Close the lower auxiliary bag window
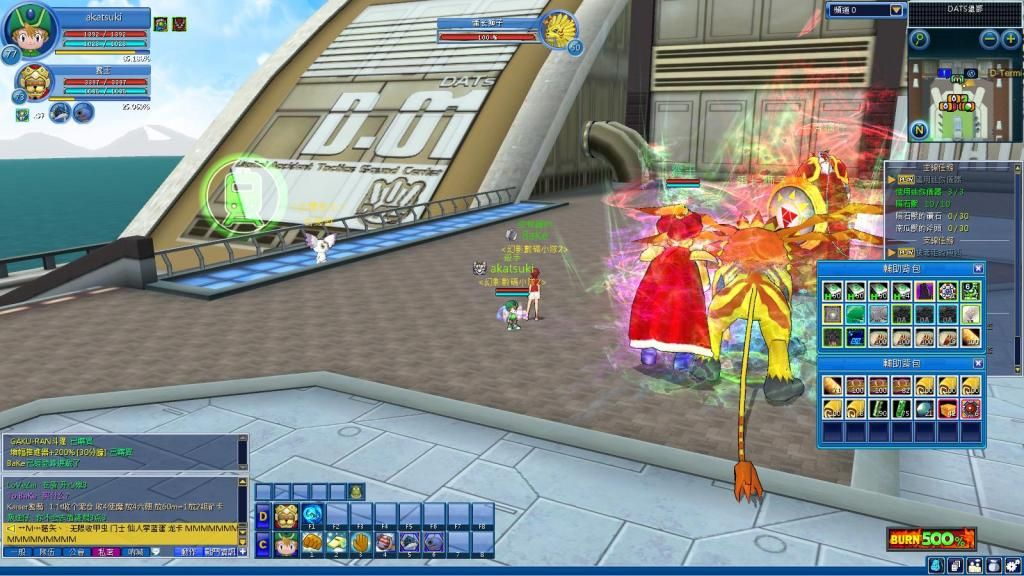 point(978,363)
